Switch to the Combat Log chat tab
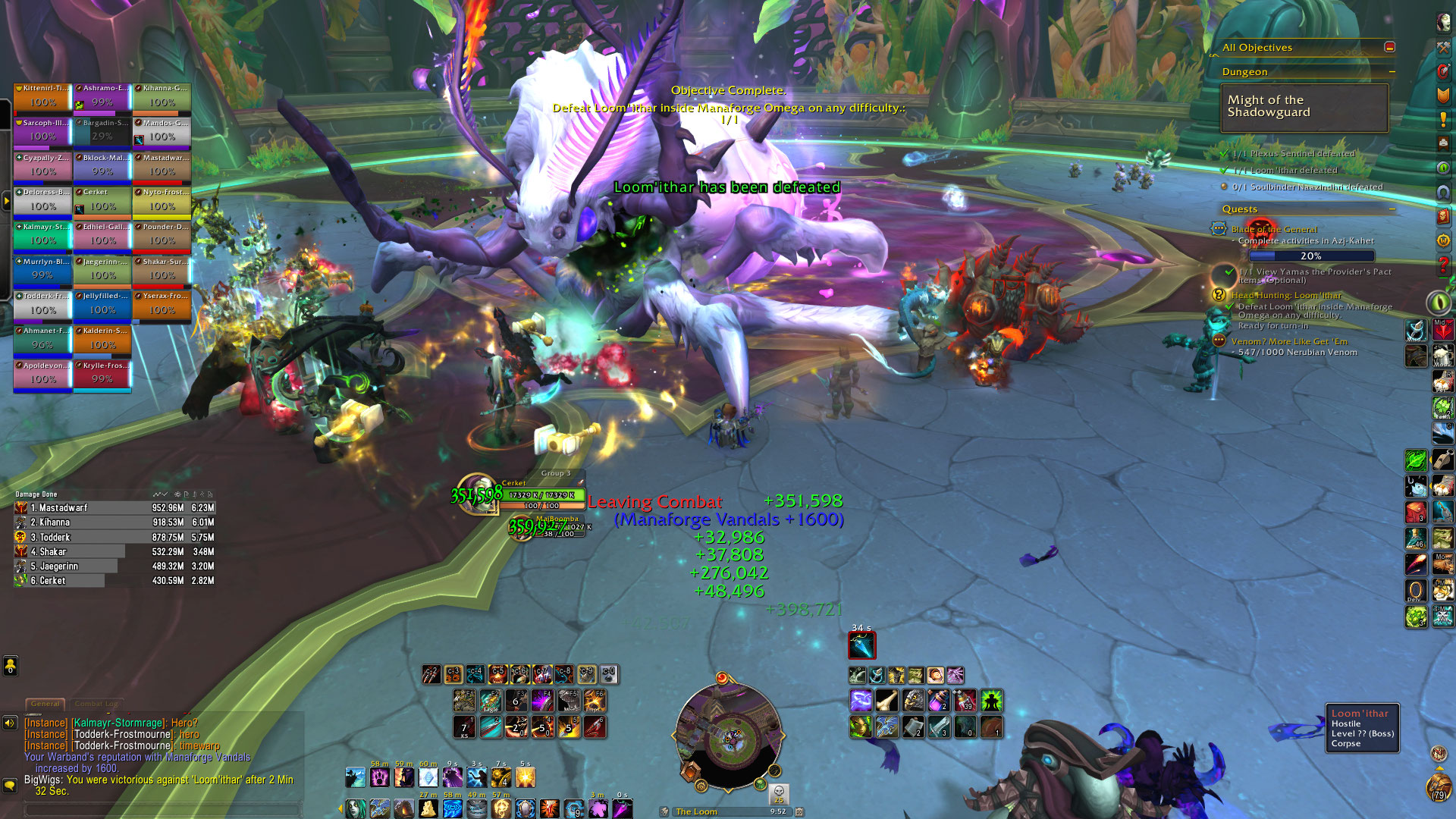The height and width of the screenshot is (819, 1456). click(96, 704)
